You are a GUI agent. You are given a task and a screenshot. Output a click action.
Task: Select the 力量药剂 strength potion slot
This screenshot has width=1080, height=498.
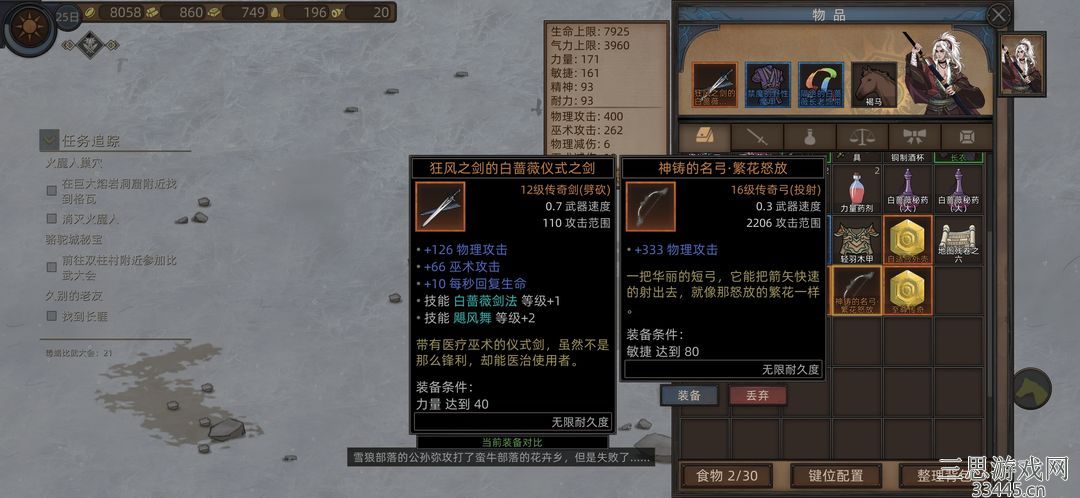pos(855,190)
